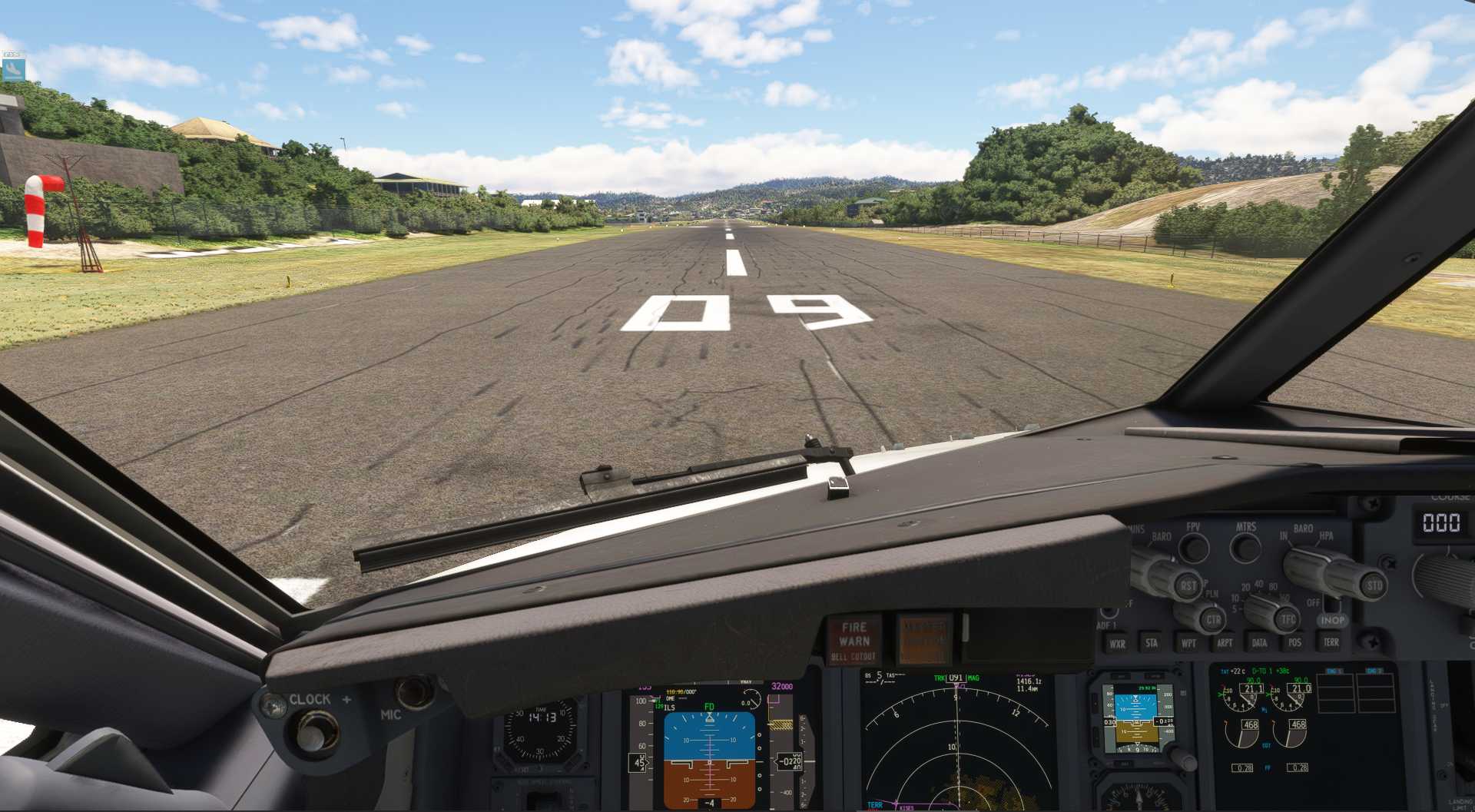
Task: Toggle the STA stations map button
Action: (x=1152, y=643)
